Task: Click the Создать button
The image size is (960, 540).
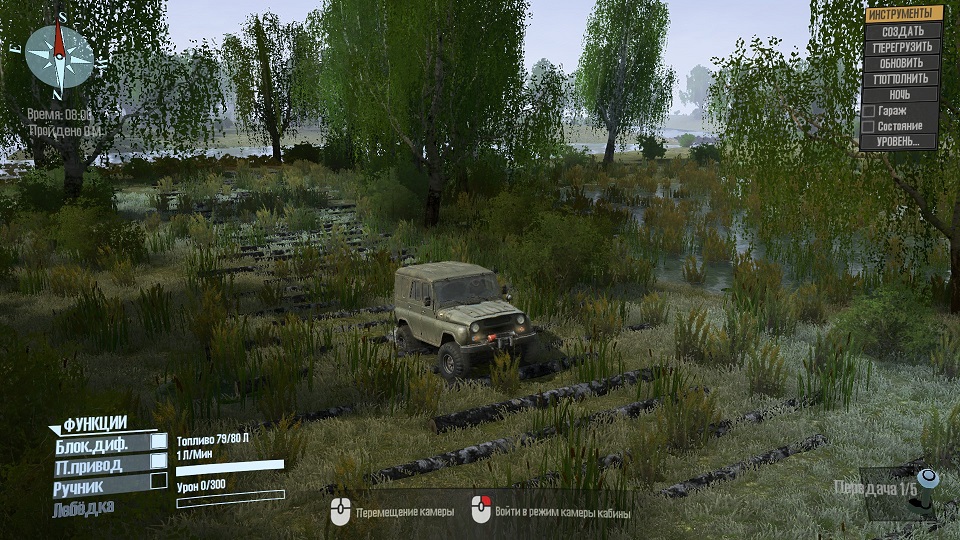Action: click(x=902, y=31)
